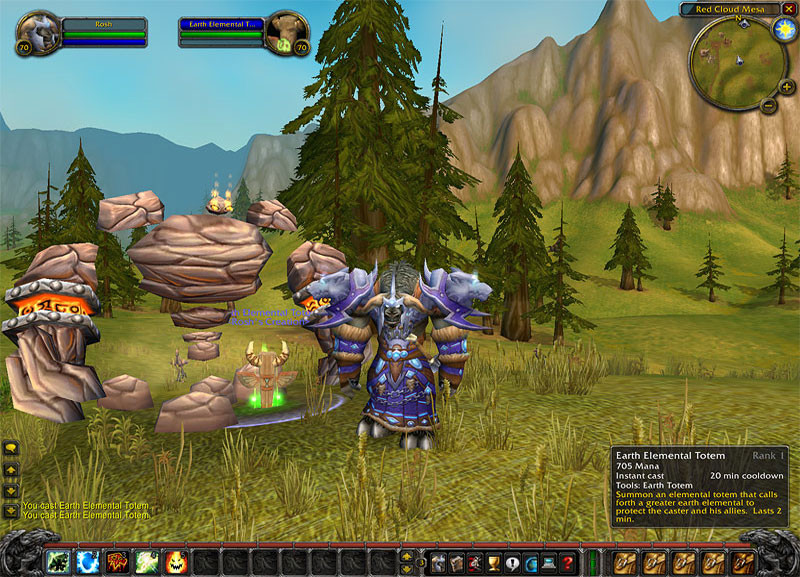Open the spellbook from the micro menu
This screenshot has width=800, height=577.
pos(457,561)
